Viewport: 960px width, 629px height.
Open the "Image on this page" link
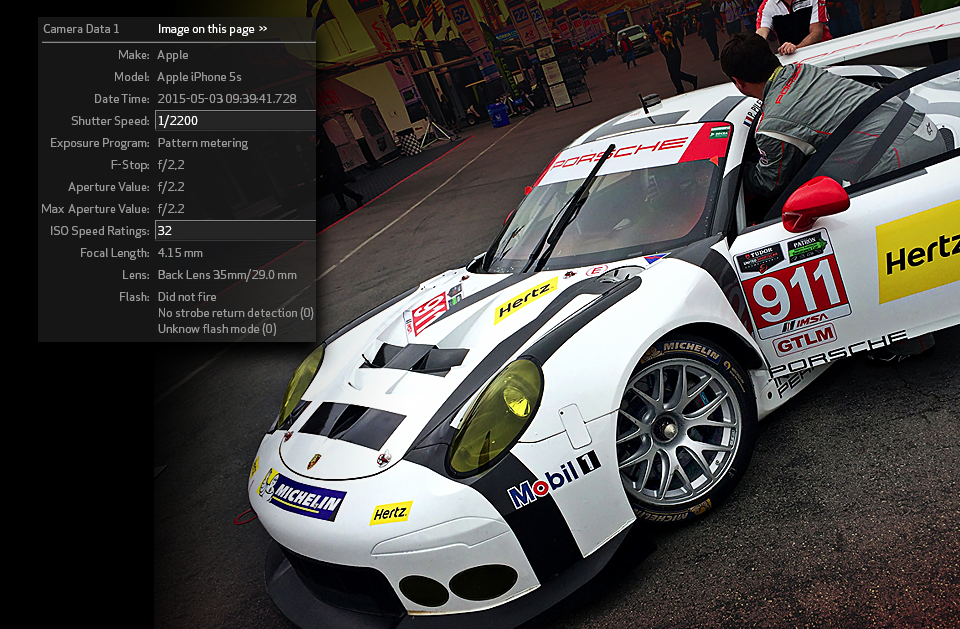pos(212,29)
